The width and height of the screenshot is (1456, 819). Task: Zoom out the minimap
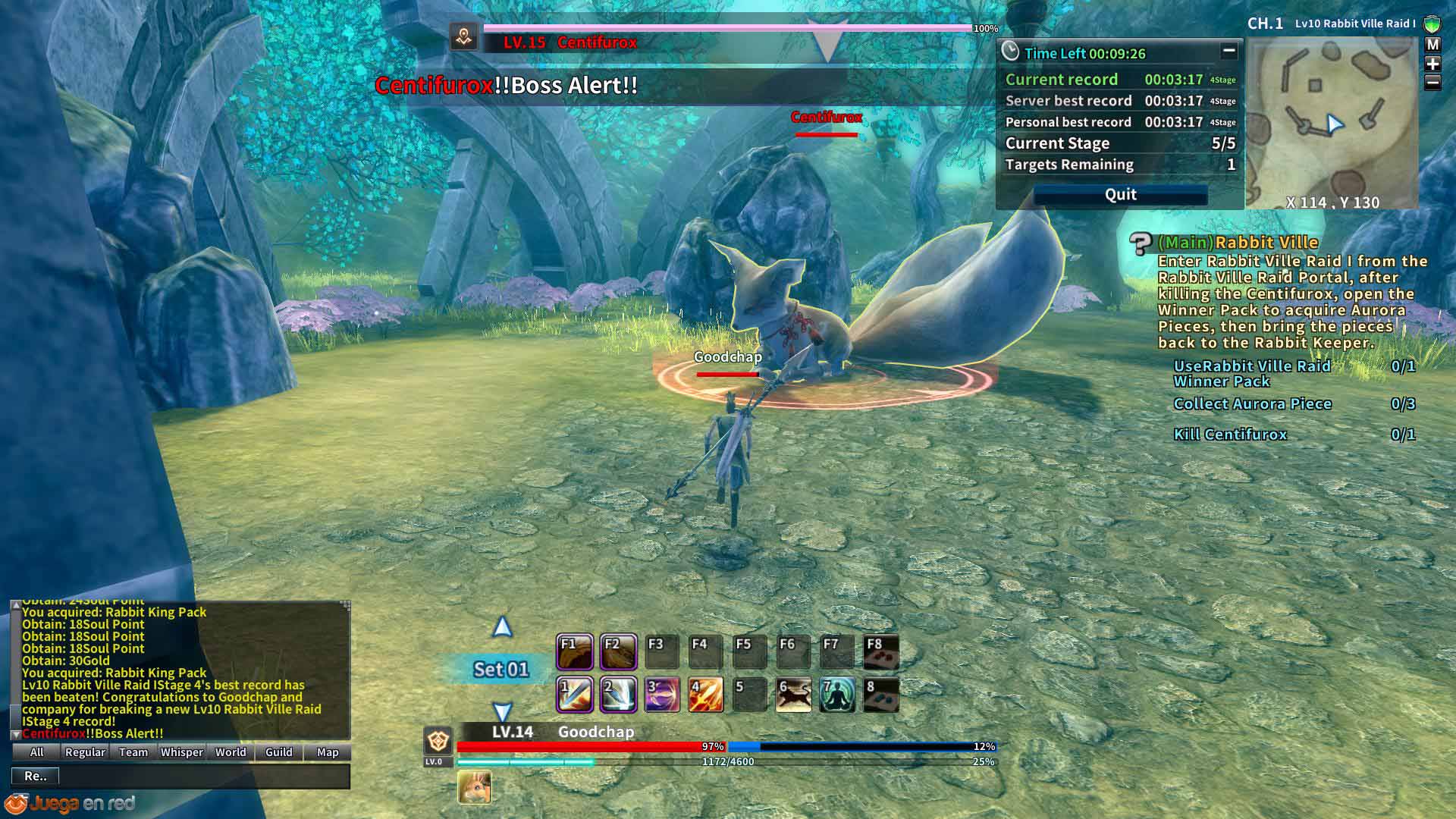click(1432, 82)
